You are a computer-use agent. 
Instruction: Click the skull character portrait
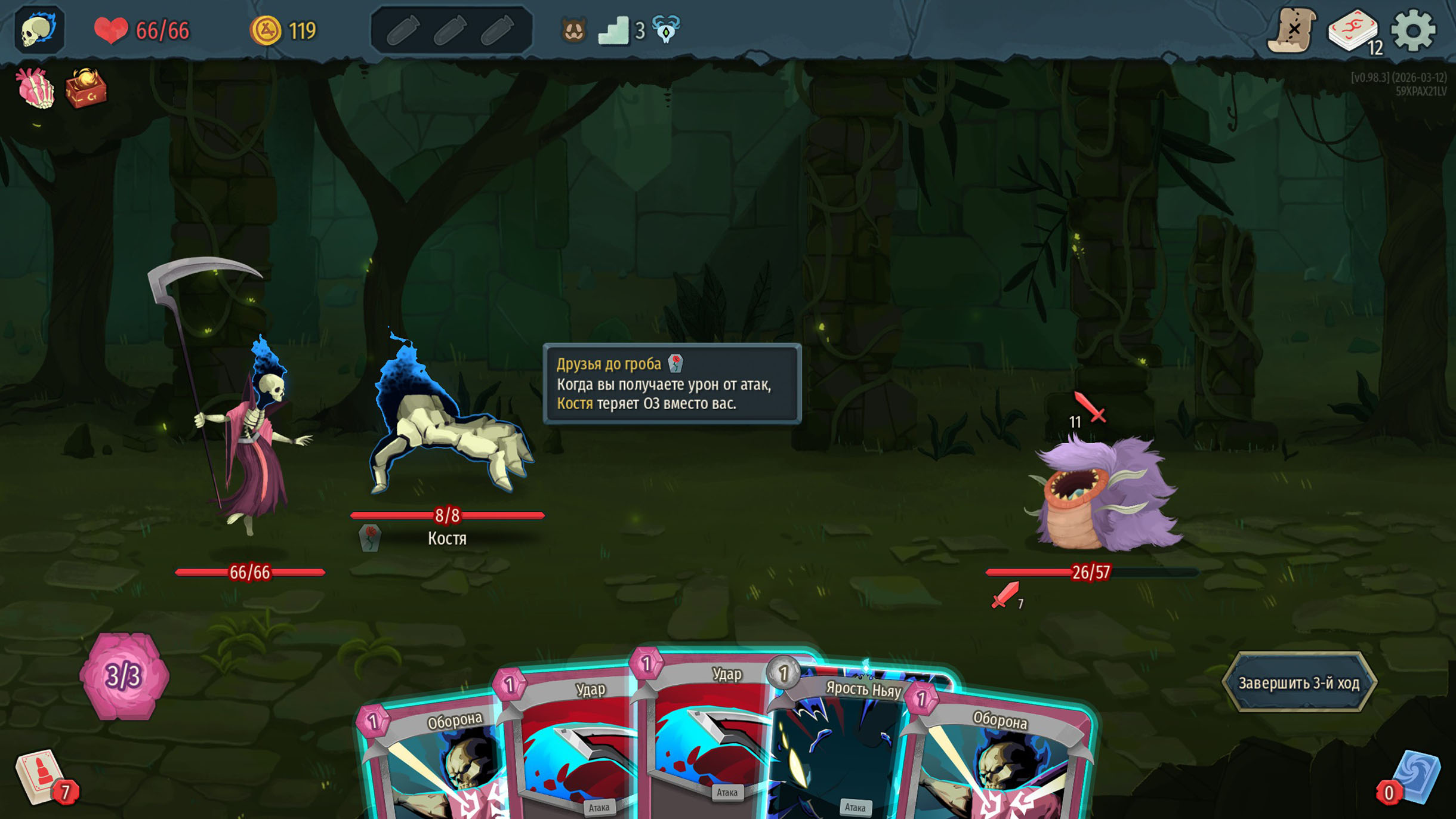click(x=39, y=30)
